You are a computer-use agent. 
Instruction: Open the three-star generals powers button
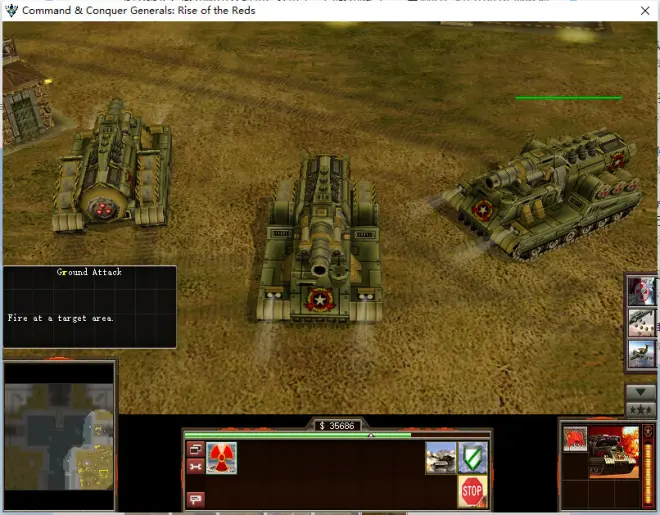(x=640, y=409)
